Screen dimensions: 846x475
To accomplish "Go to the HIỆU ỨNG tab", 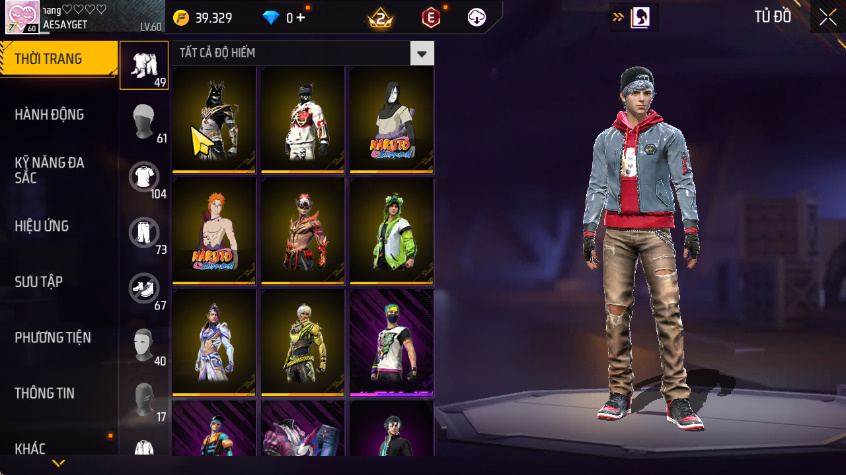I will [42, 226].
